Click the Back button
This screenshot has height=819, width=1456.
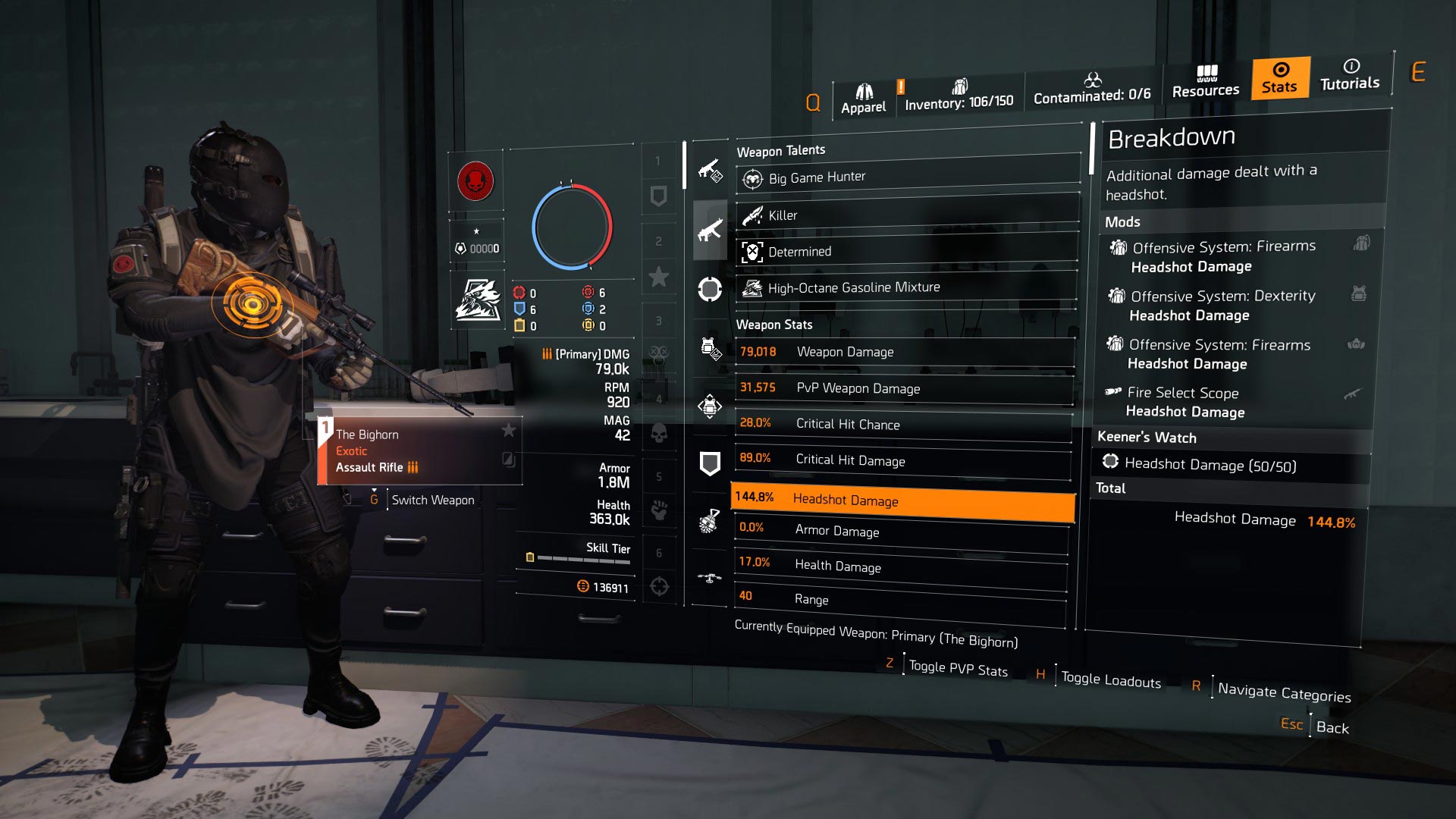point(1333,727)
